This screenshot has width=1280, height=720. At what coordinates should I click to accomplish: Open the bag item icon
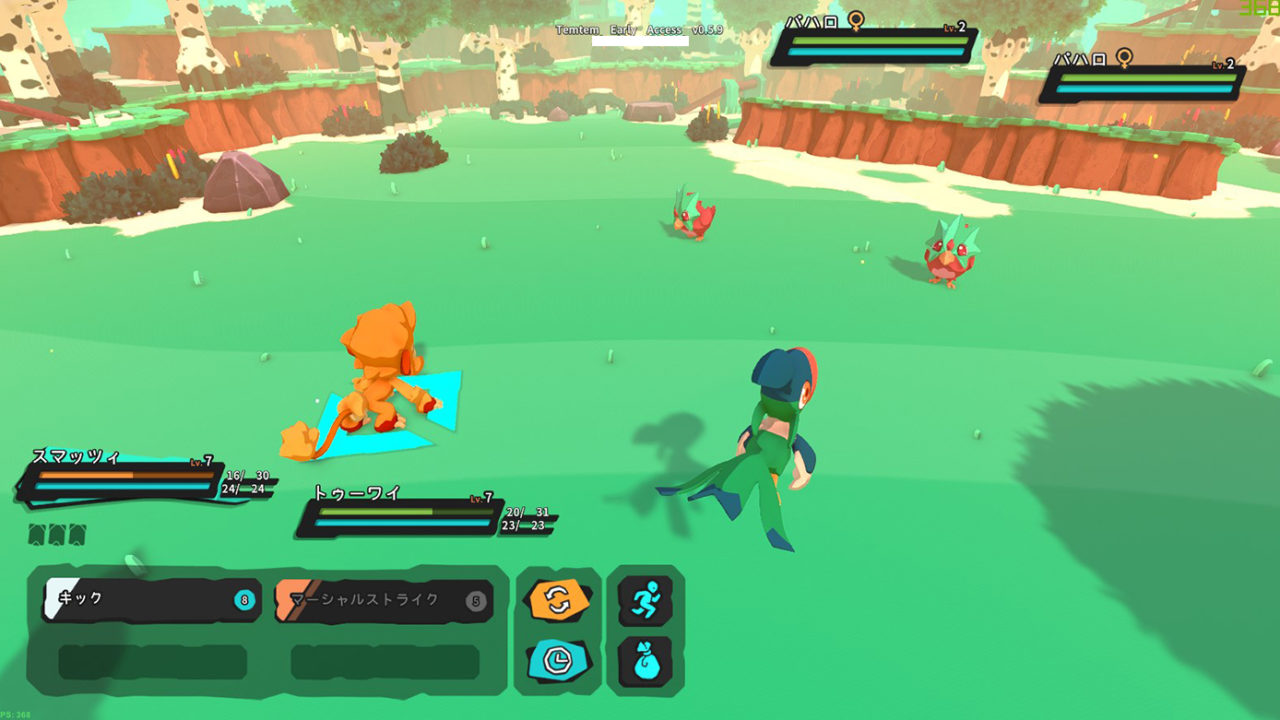(x=646, y=660)
